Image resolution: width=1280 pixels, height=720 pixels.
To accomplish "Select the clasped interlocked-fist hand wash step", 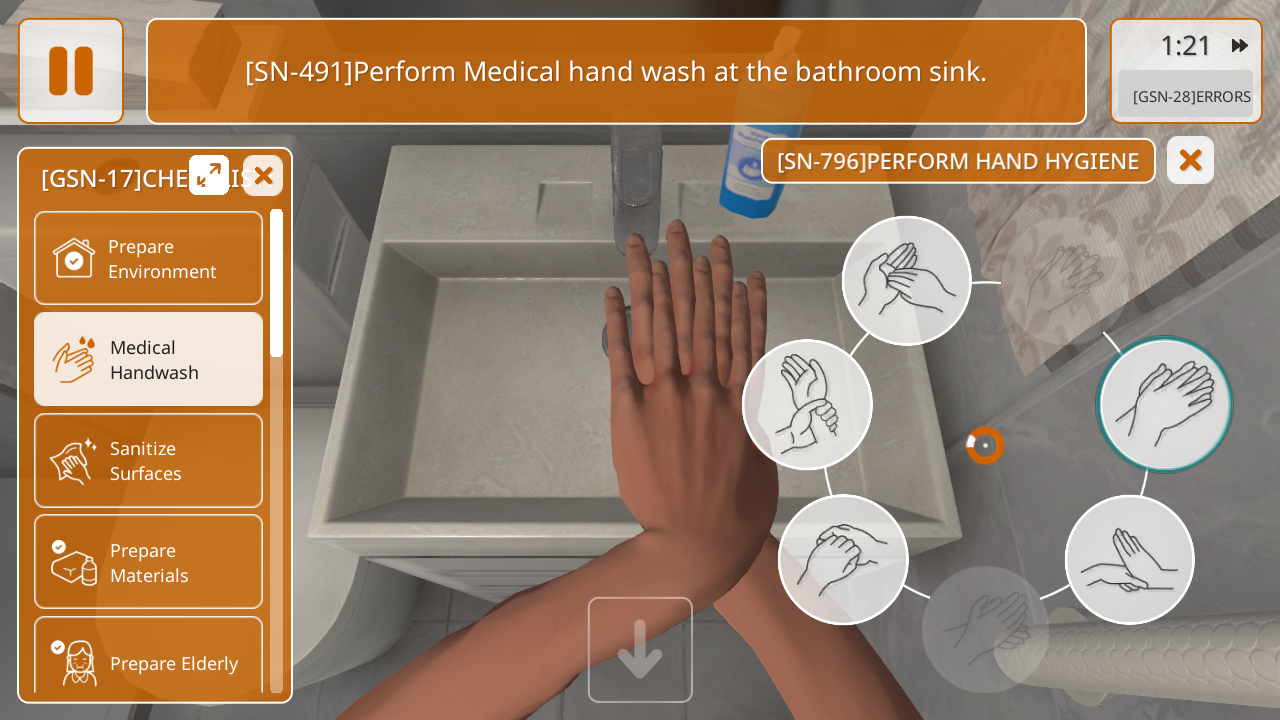I will click(843, 559).
